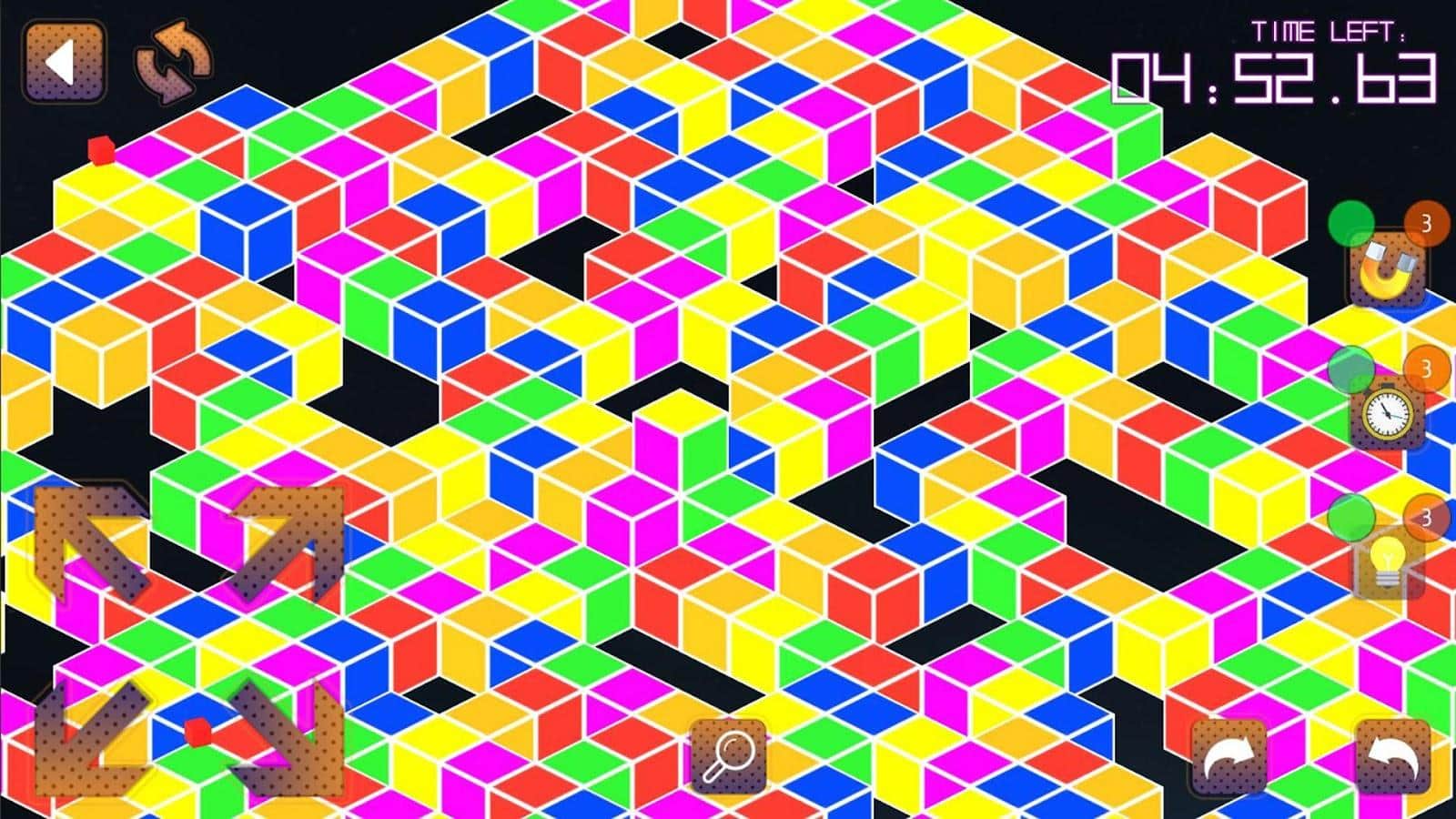Screen dimensions: 1456x819
Task: Open the magnifier zoom tool
Action: coord(728,755)
